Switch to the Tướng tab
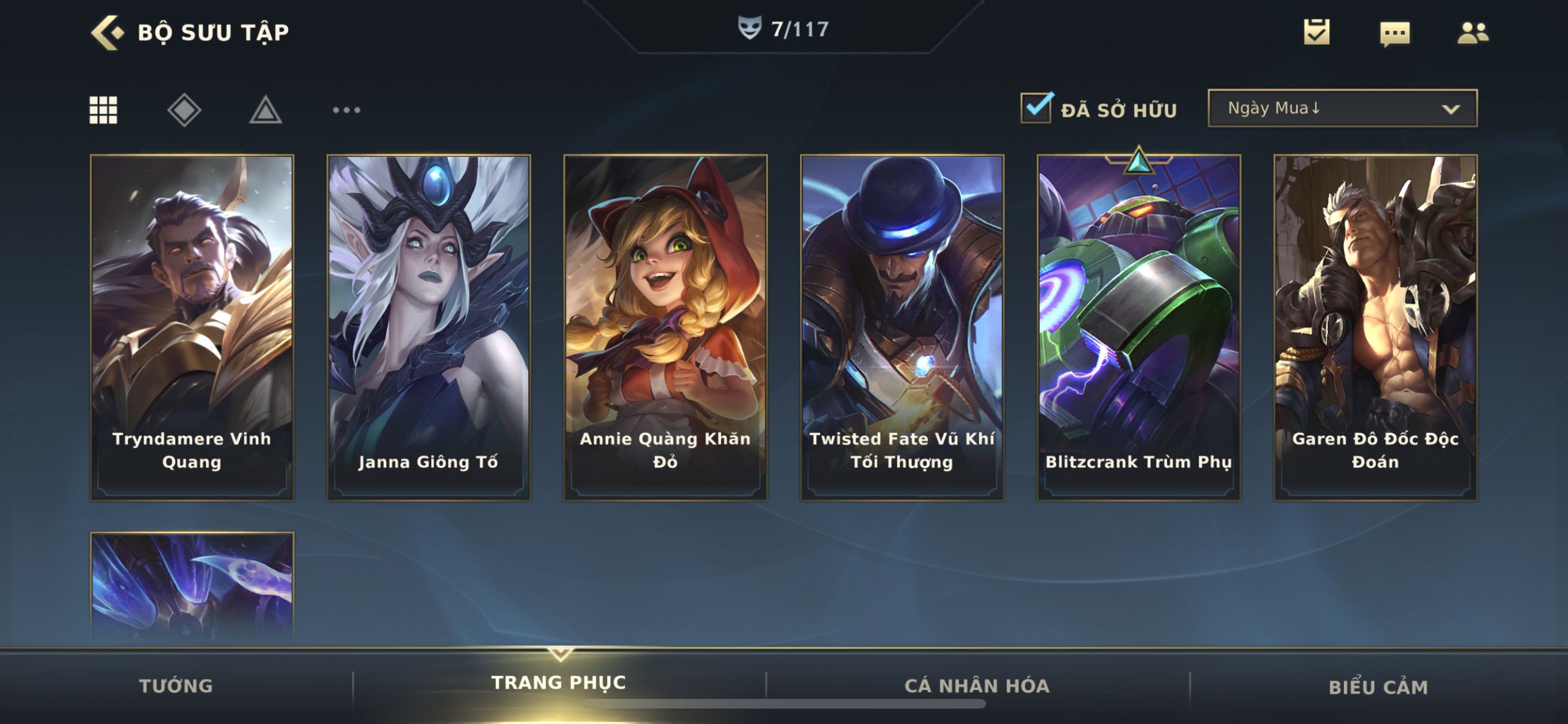The height and width of the screenshot is (724, 1568). coord(176,686)
